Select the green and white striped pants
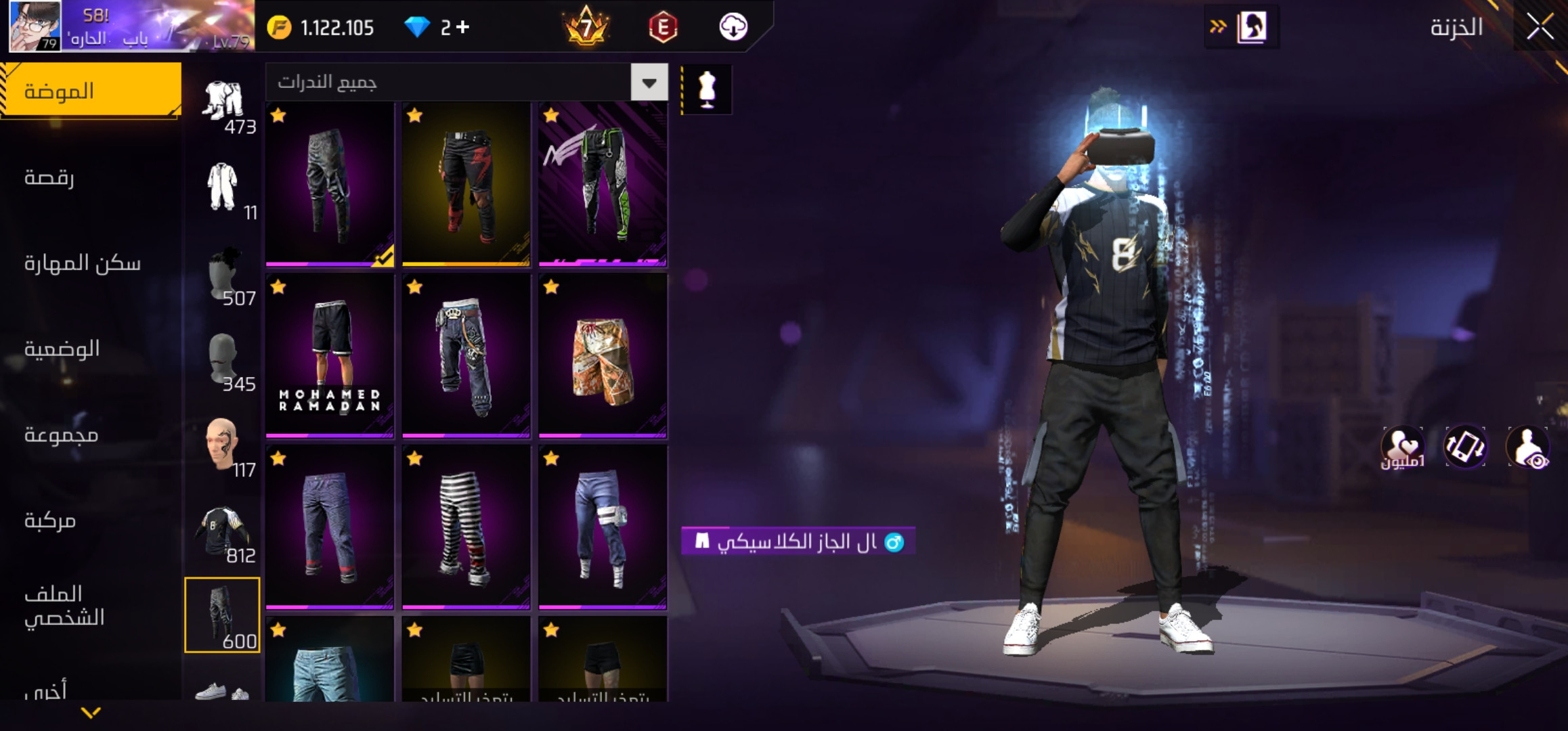 click(x=603, y=184)
